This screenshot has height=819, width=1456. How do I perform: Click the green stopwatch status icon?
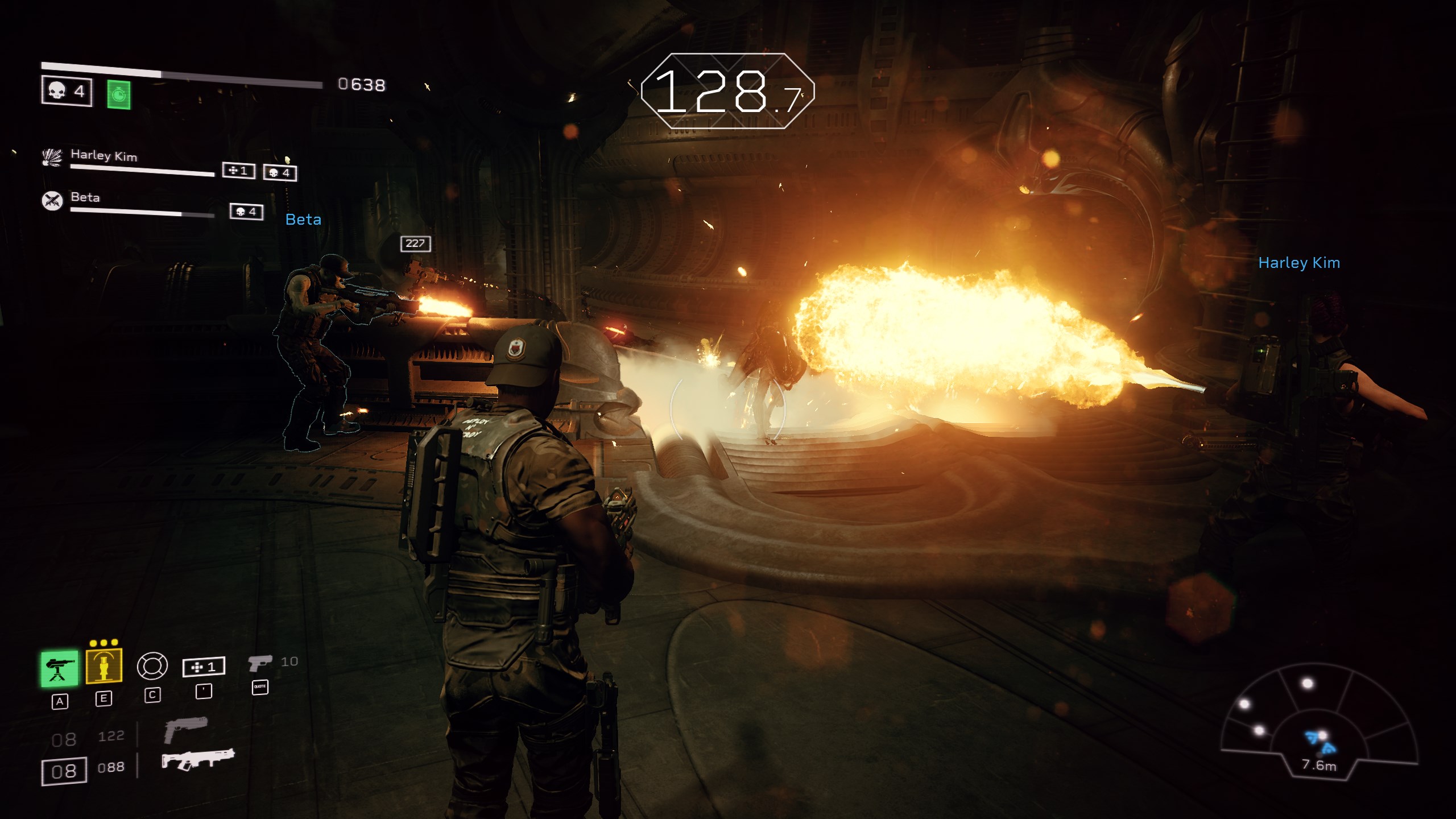pyautogui.click(x=118, y=94)
